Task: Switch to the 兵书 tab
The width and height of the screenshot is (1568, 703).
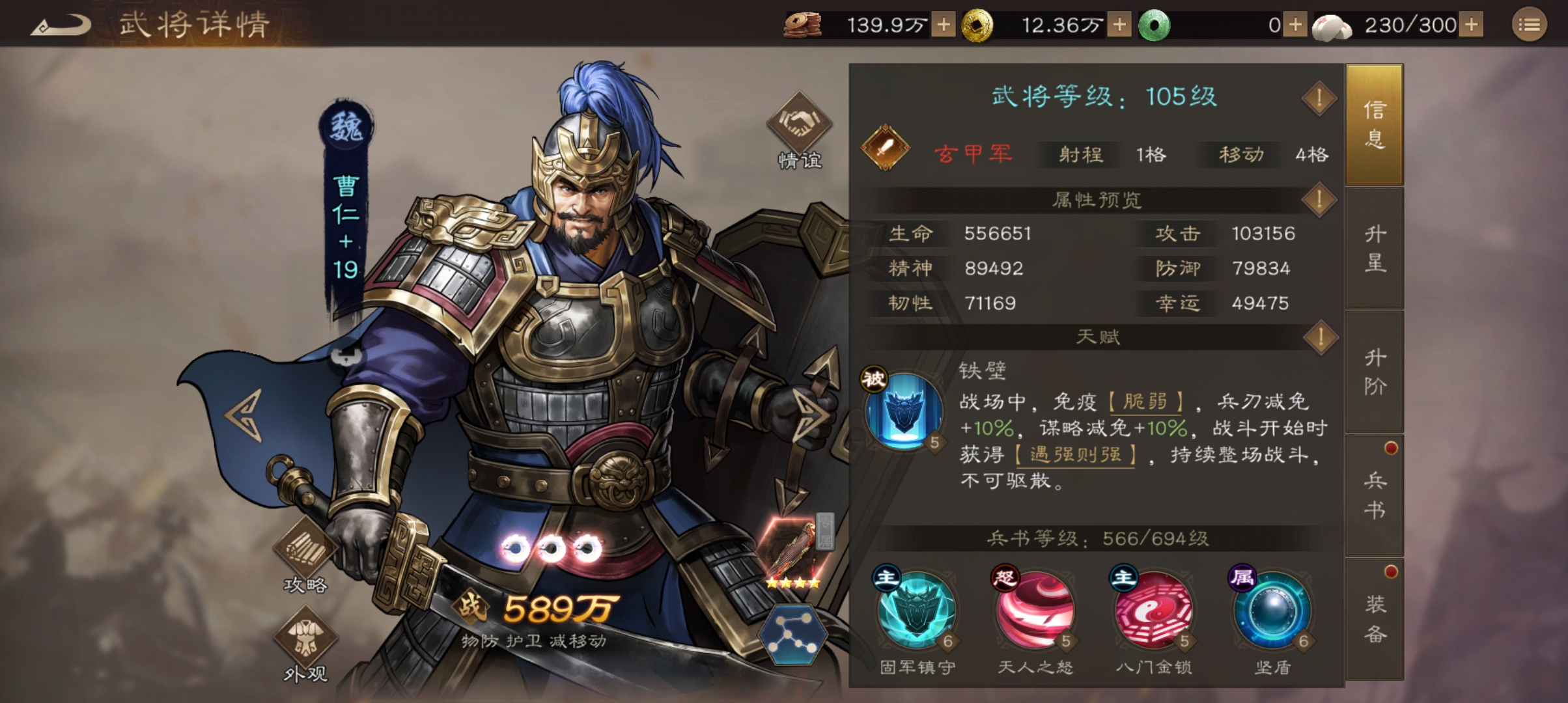Action: (x=1374, y=491)
